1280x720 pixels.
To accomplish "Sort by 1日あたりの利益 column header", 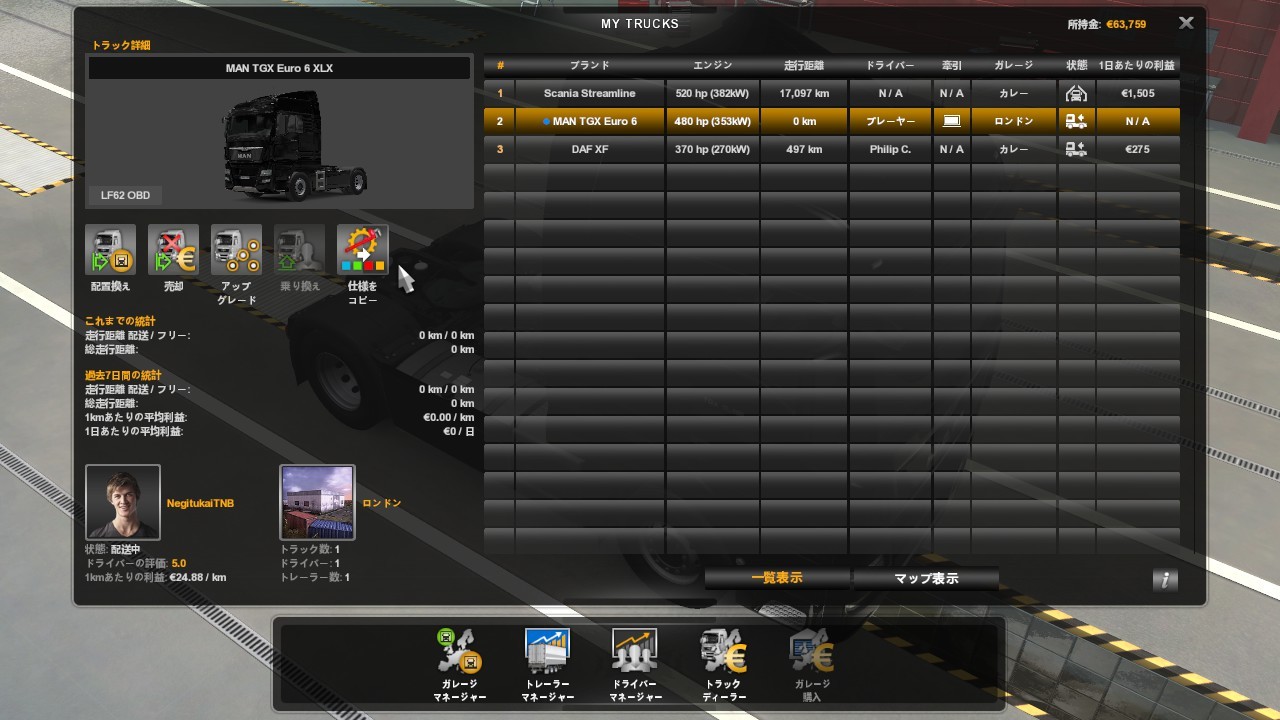I will 1137,65.
